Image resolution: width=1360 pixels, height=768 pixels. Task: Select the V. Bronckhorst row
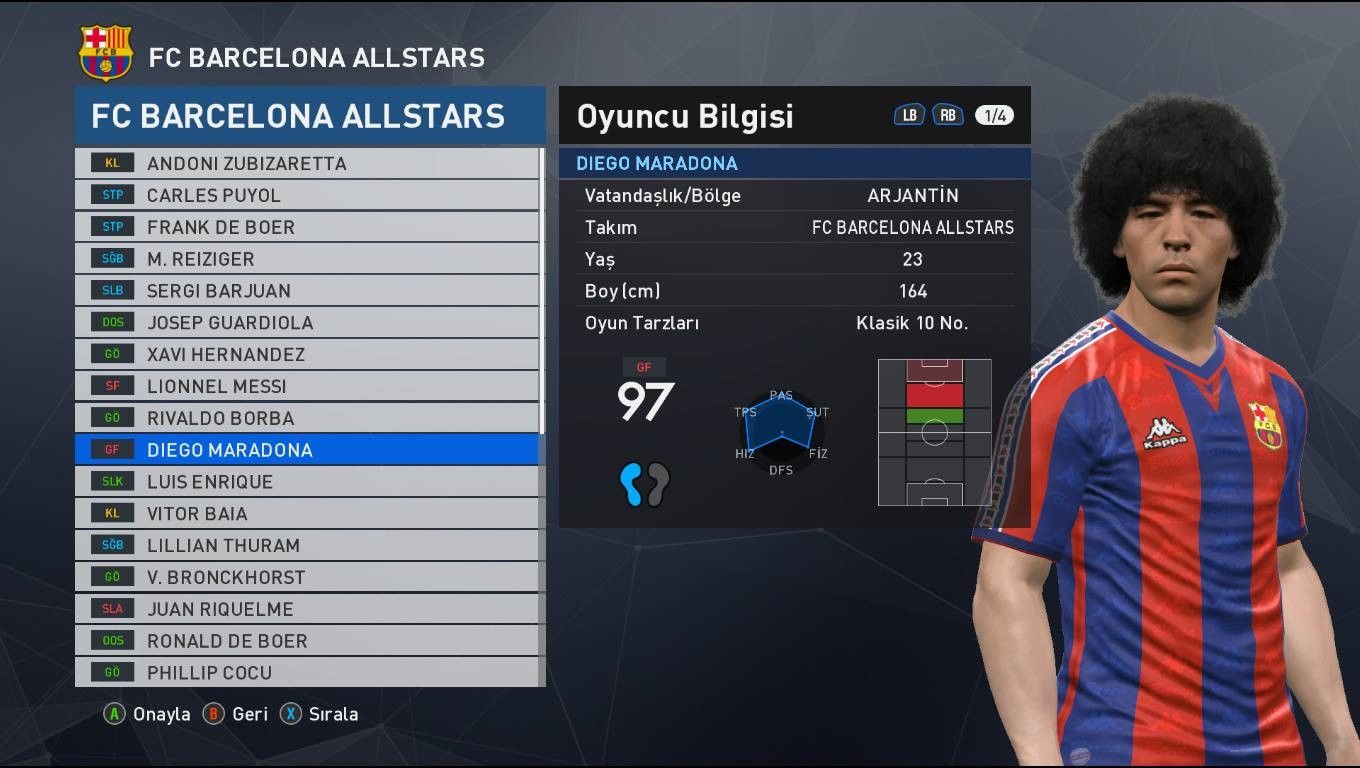[x=307, y=577]
